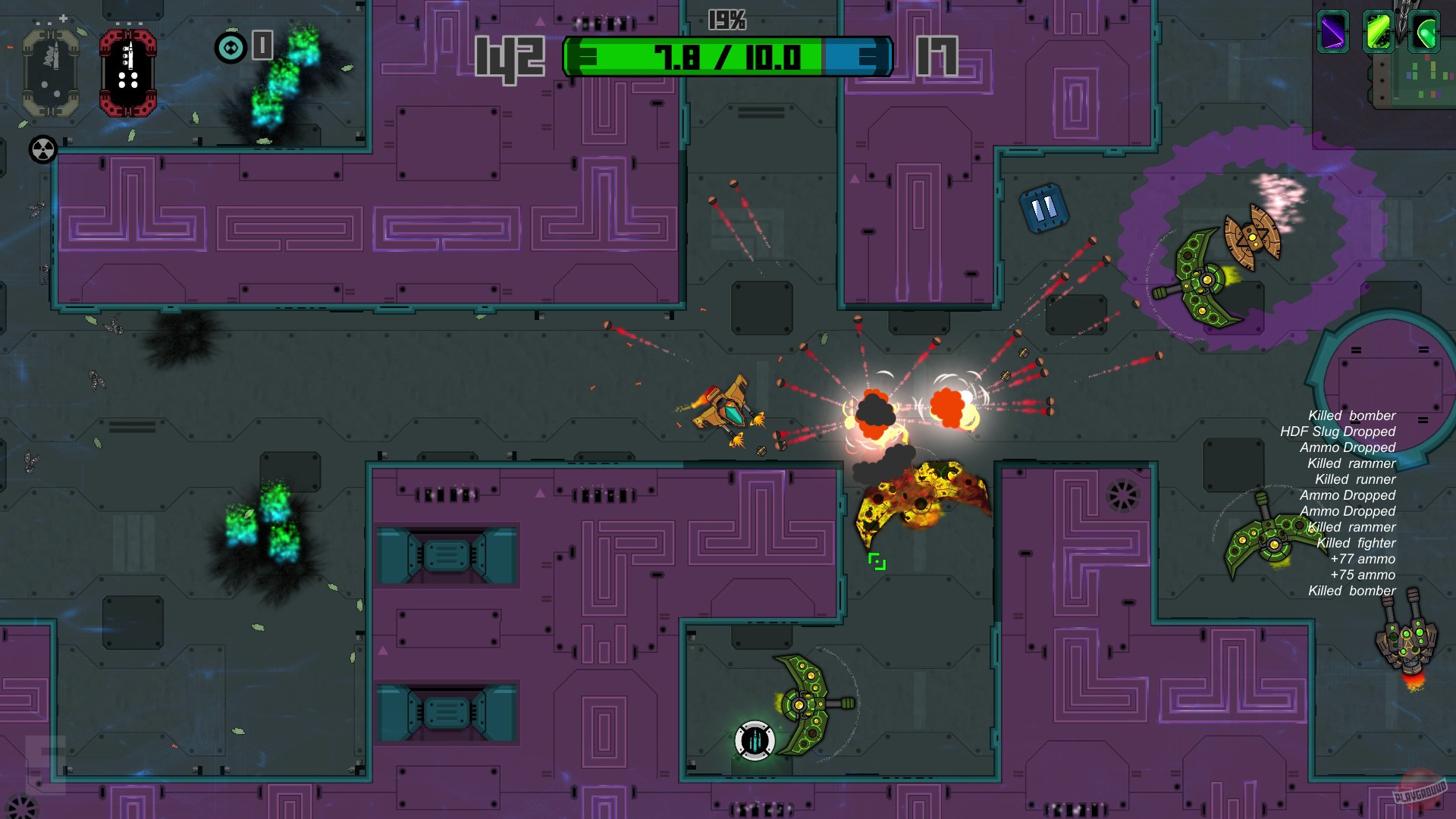Select the teal diamond pickup counter icon
Screen dimensions: 1456x819
click(x=231, y=48)
